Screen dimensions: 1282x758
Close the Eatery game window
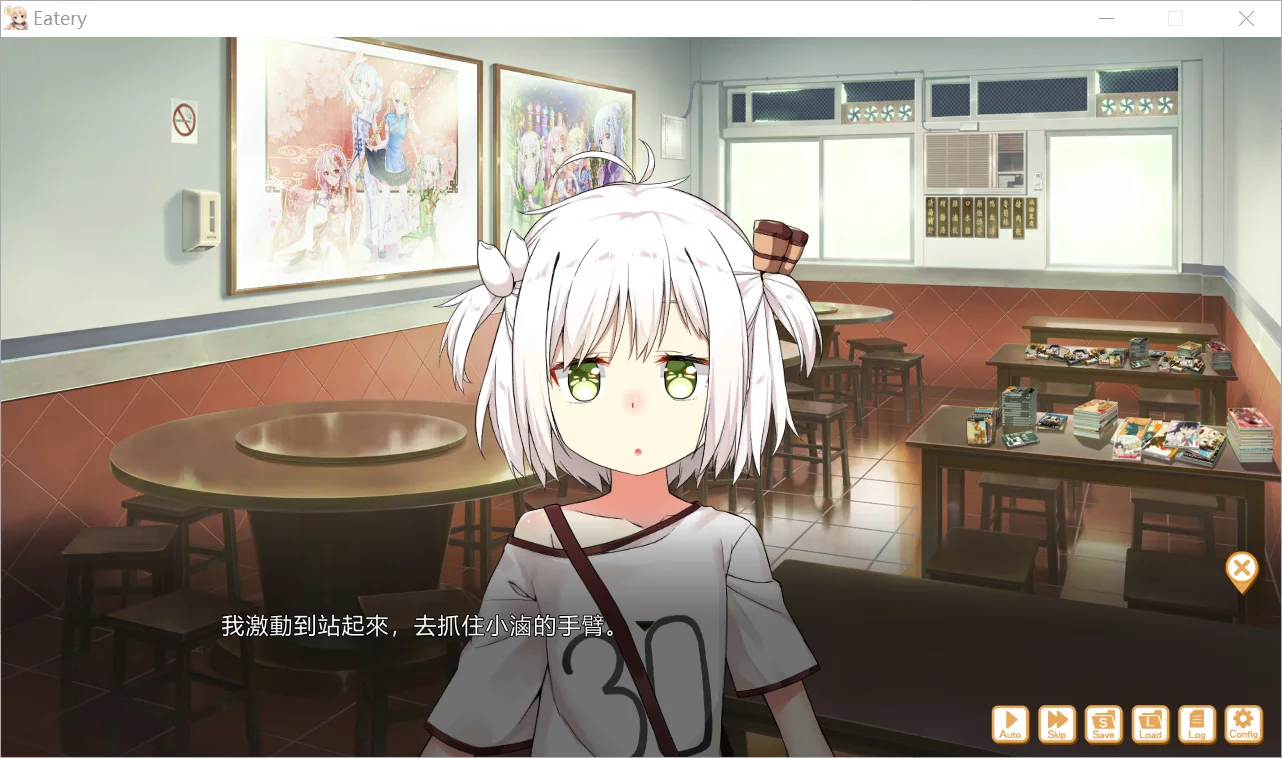[x=1246, y=18]
